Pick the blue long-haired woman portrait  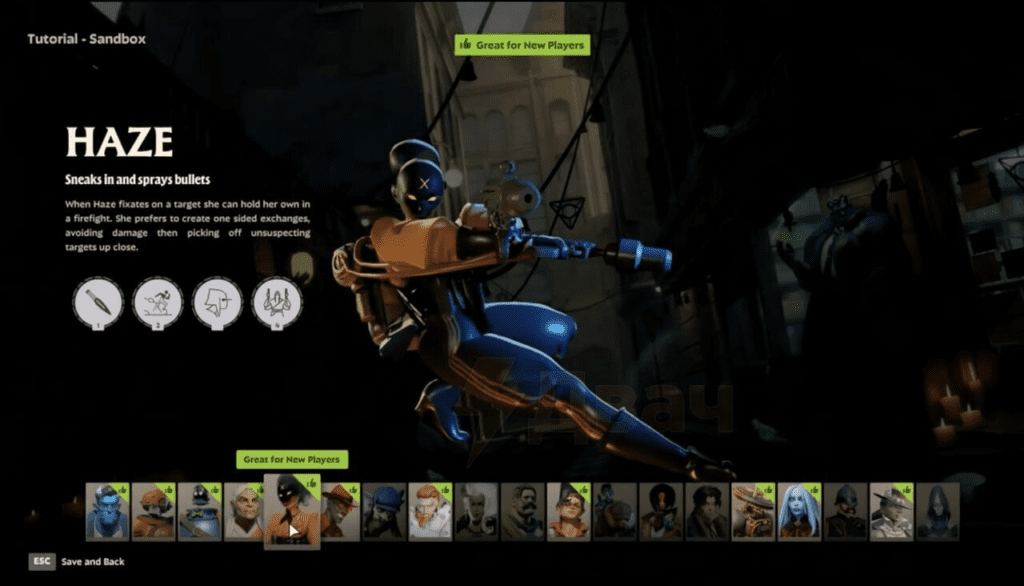click(800, 512)
